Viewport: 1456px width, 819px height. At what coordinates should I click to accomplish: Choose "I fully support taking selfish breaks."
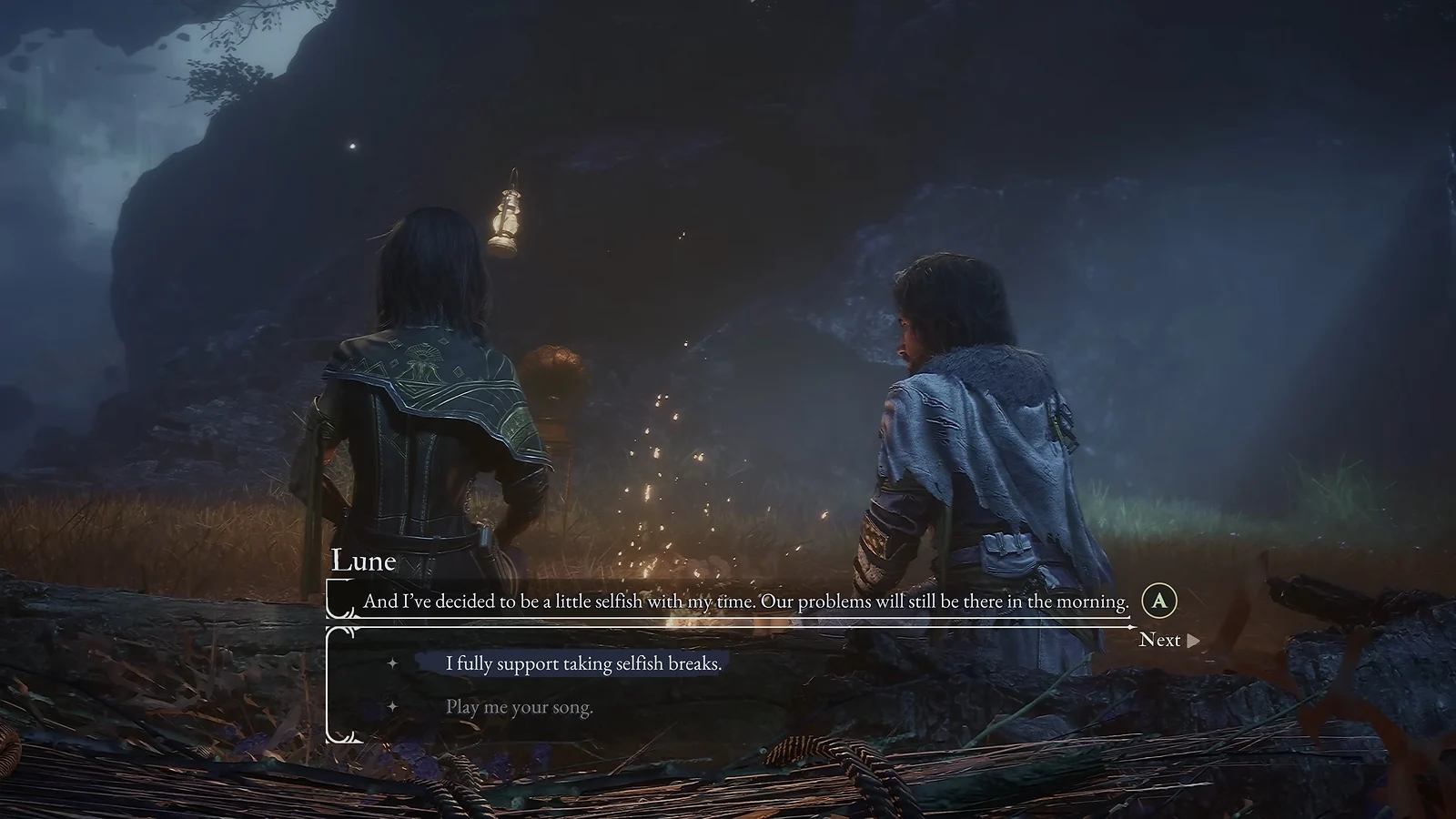[582, 663]
